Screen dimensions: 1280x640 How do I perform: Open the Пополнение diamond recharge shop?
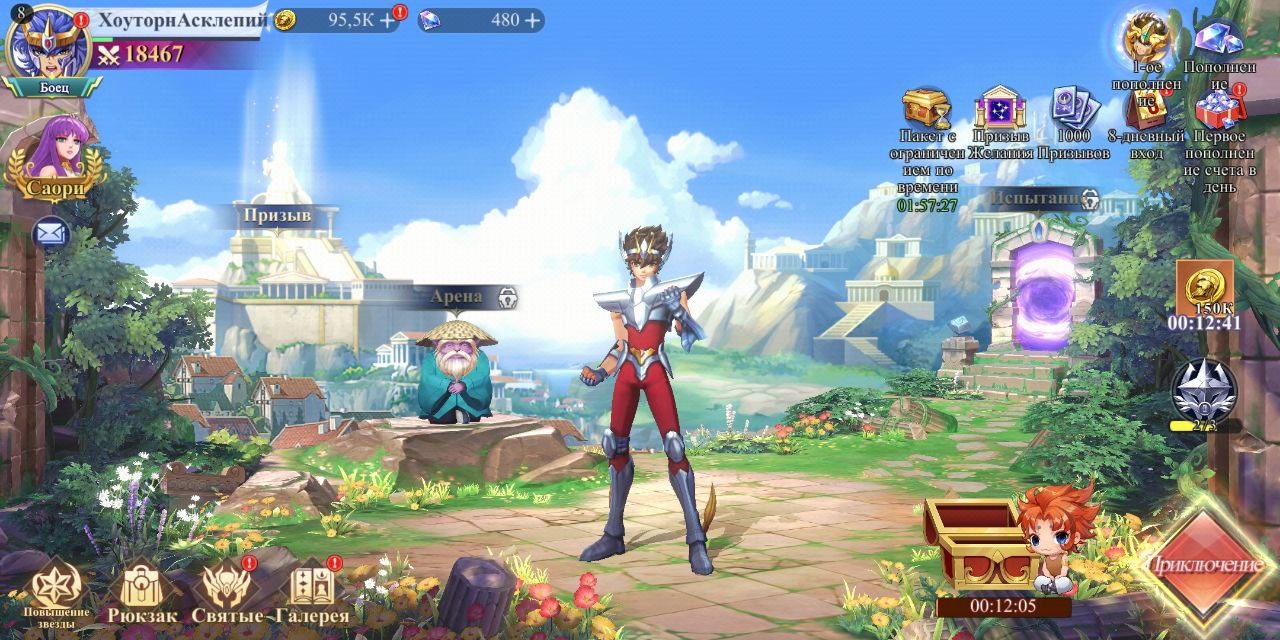pyautogui.click(x=1219, y=40)
